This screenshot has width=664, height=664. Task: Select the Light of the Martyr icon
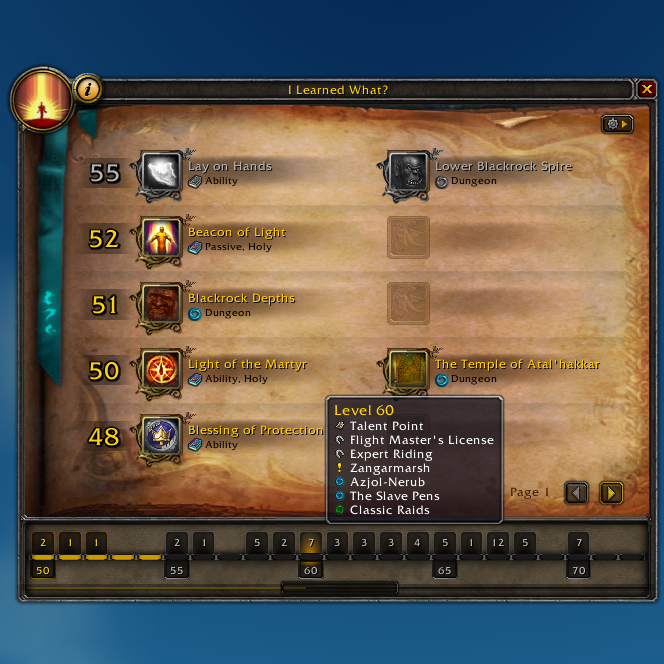click(160, 371)
